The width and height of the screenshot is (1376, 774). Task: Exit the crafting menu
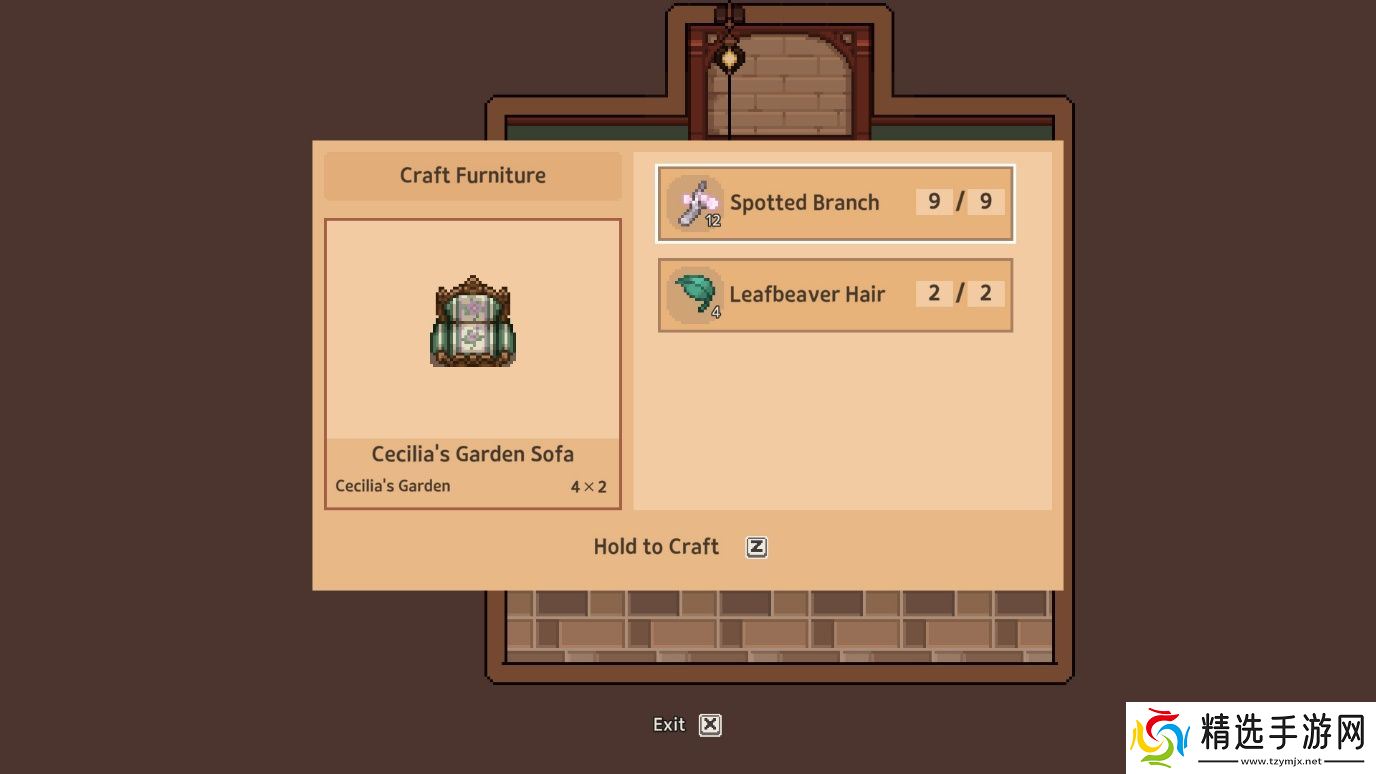tap(688, 725)
